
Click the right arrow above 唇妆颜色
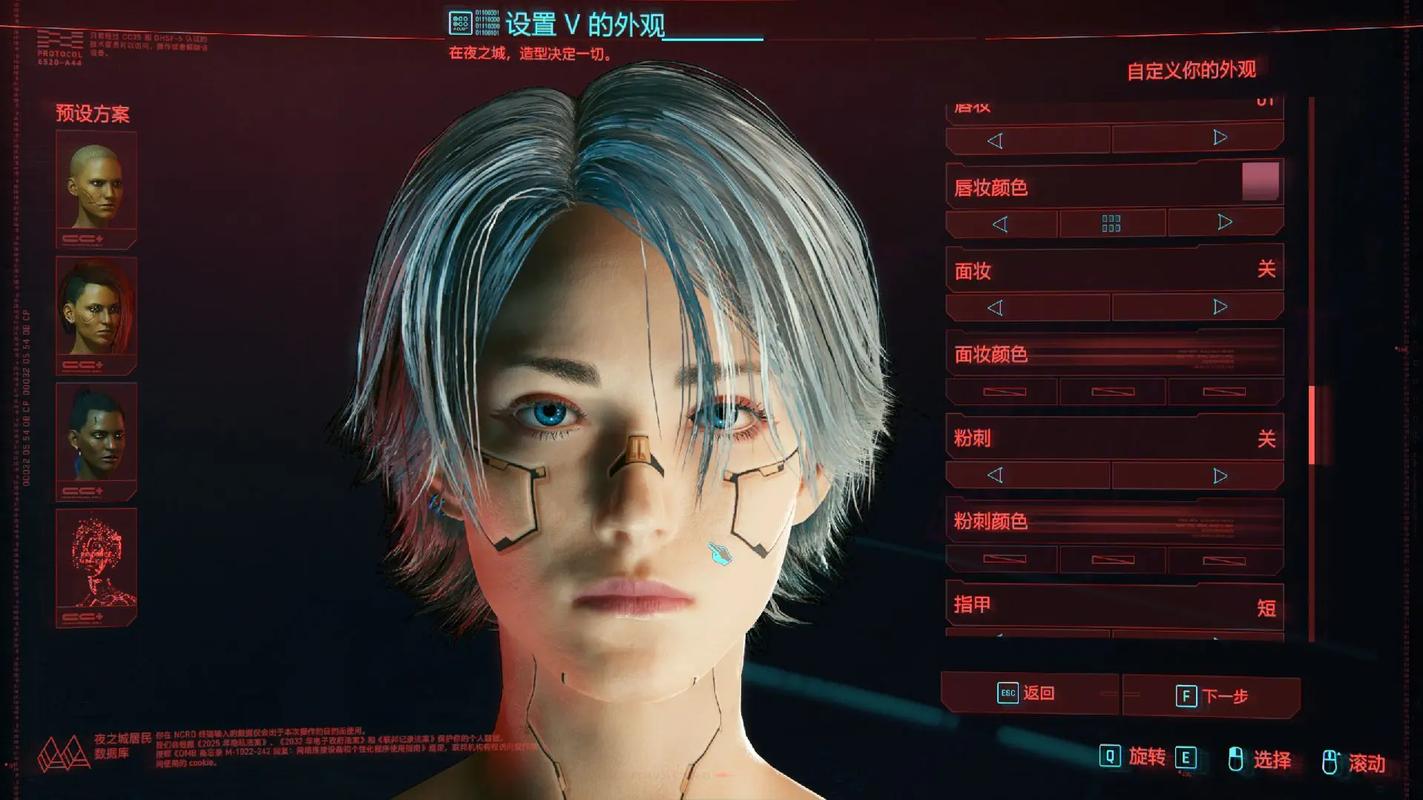[1220, 138]
